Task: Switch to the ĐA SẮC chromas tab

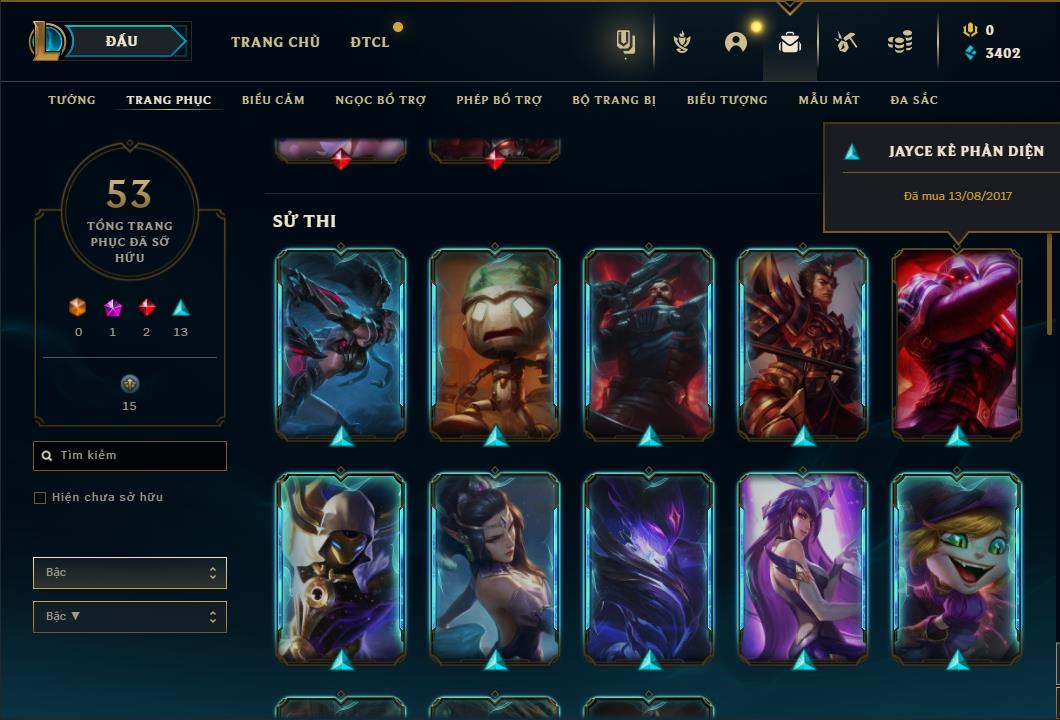Action: click(914, 100)
